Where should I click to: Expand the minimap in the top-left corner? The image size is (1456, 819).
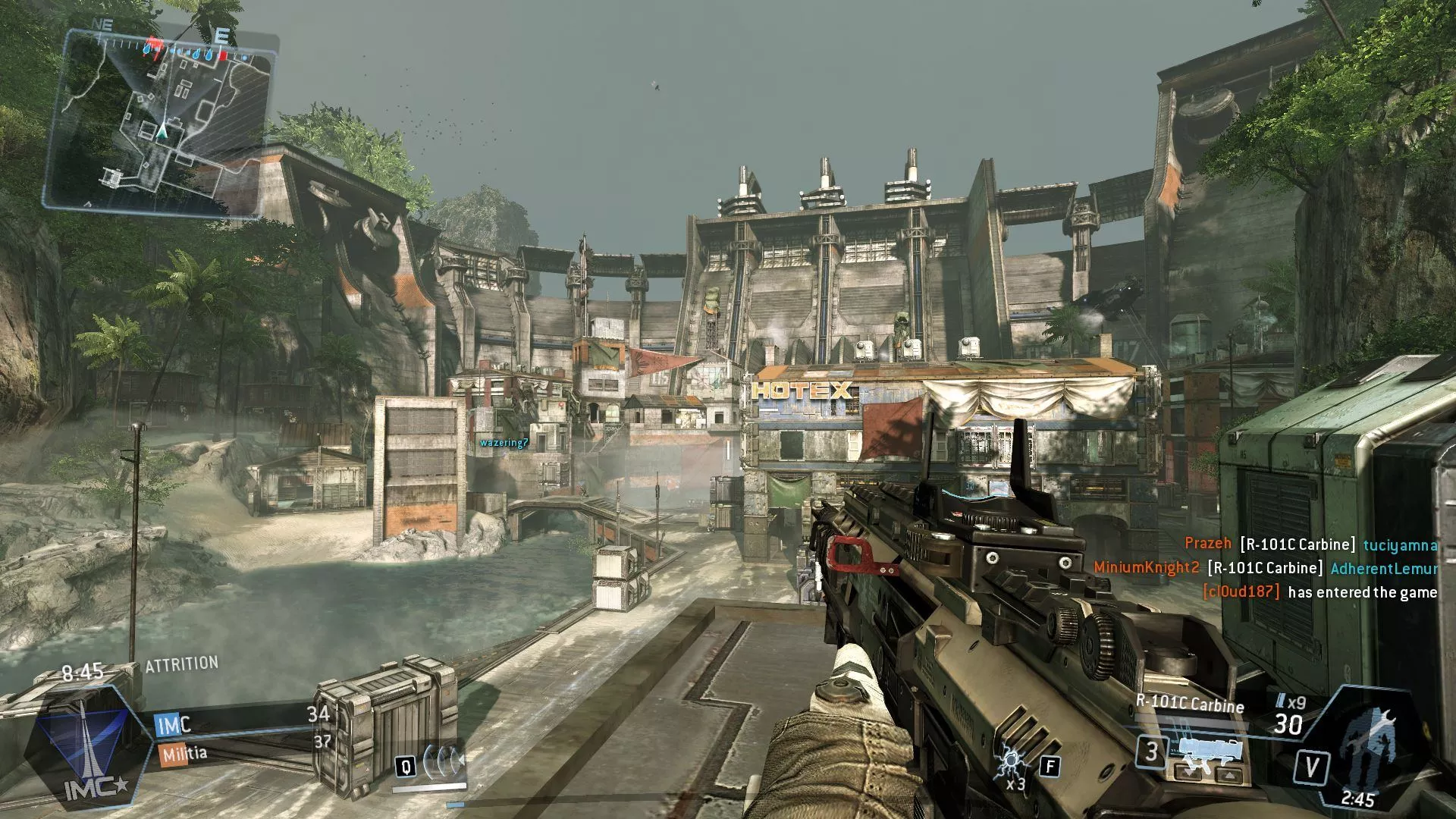pos(163,118)
